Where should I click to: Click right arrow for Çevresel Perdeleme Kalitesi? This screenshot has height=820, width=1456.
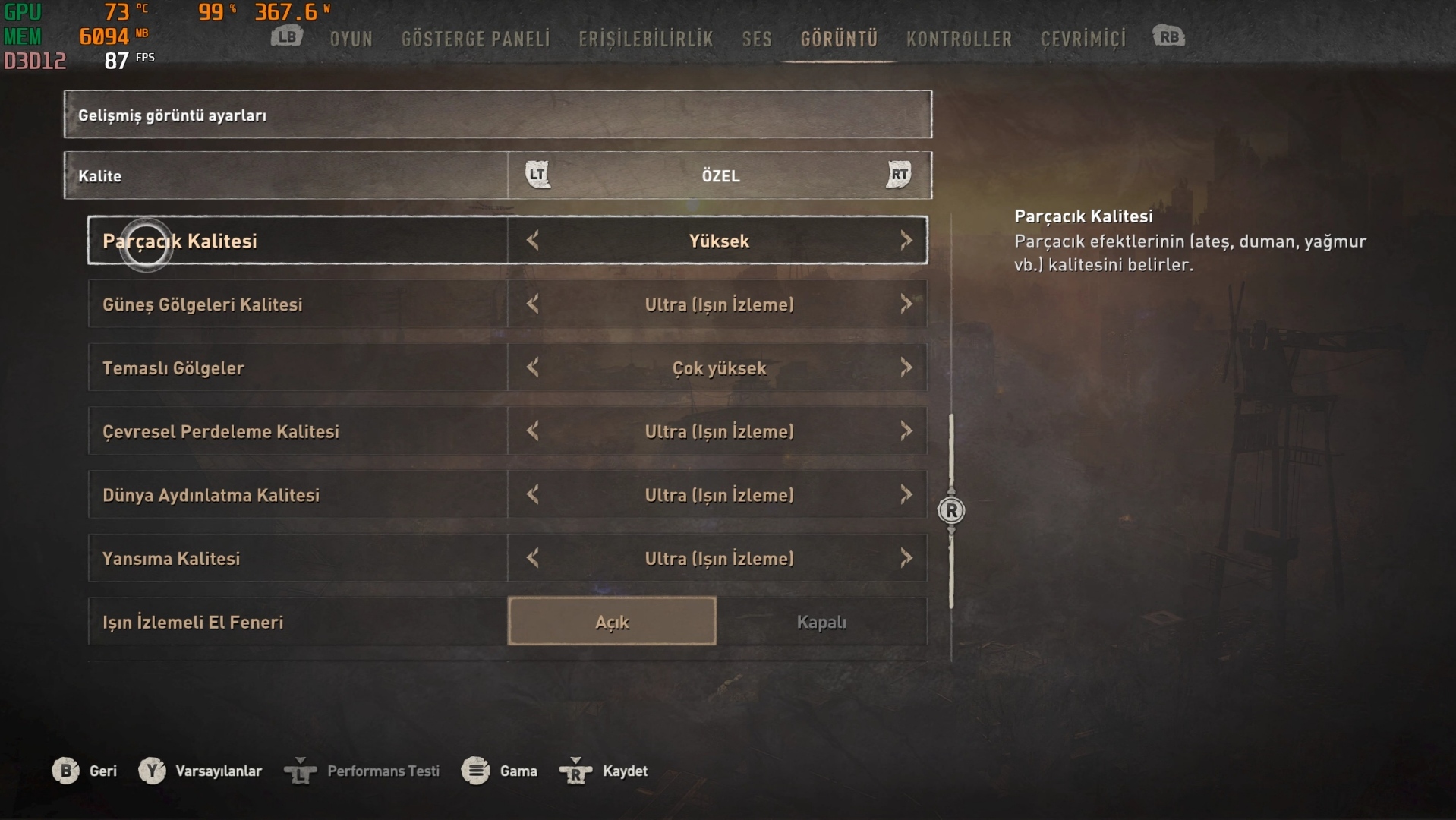click(x=906, y=431)
